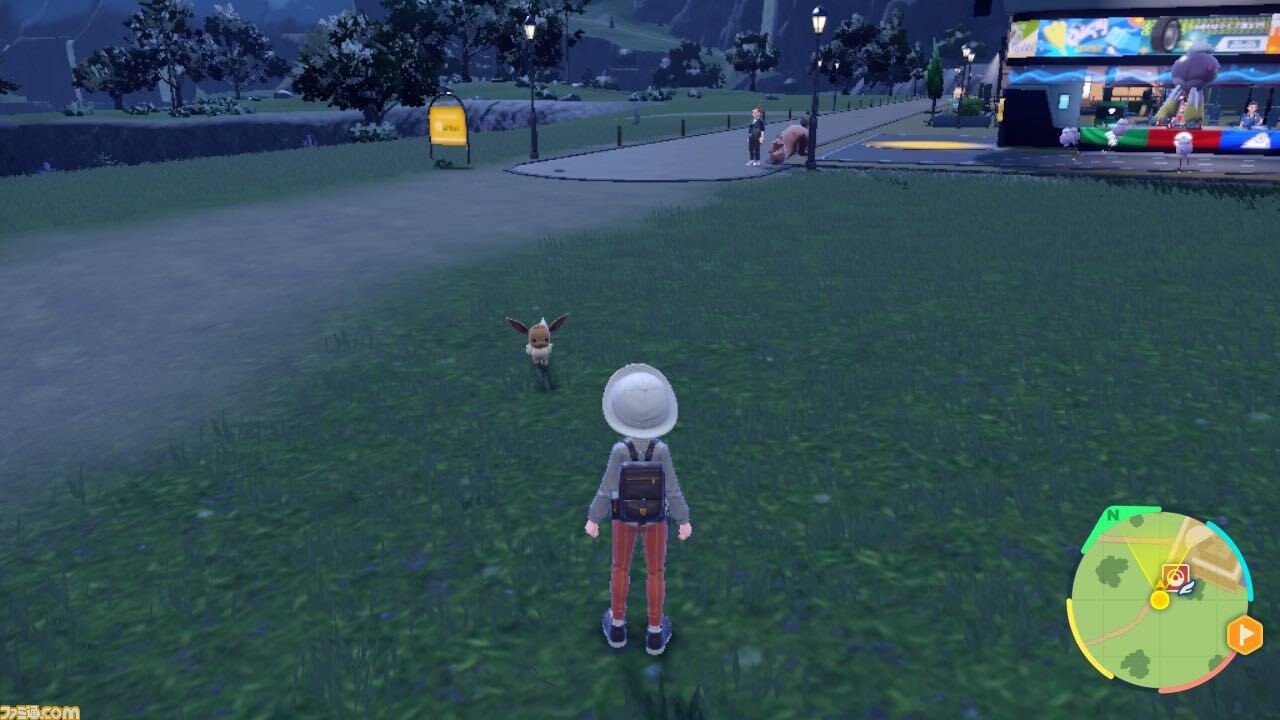The height and width of the screenshot is (720, 1280).
Task: Select the yellow player position marker
Action: (1159, 600)
